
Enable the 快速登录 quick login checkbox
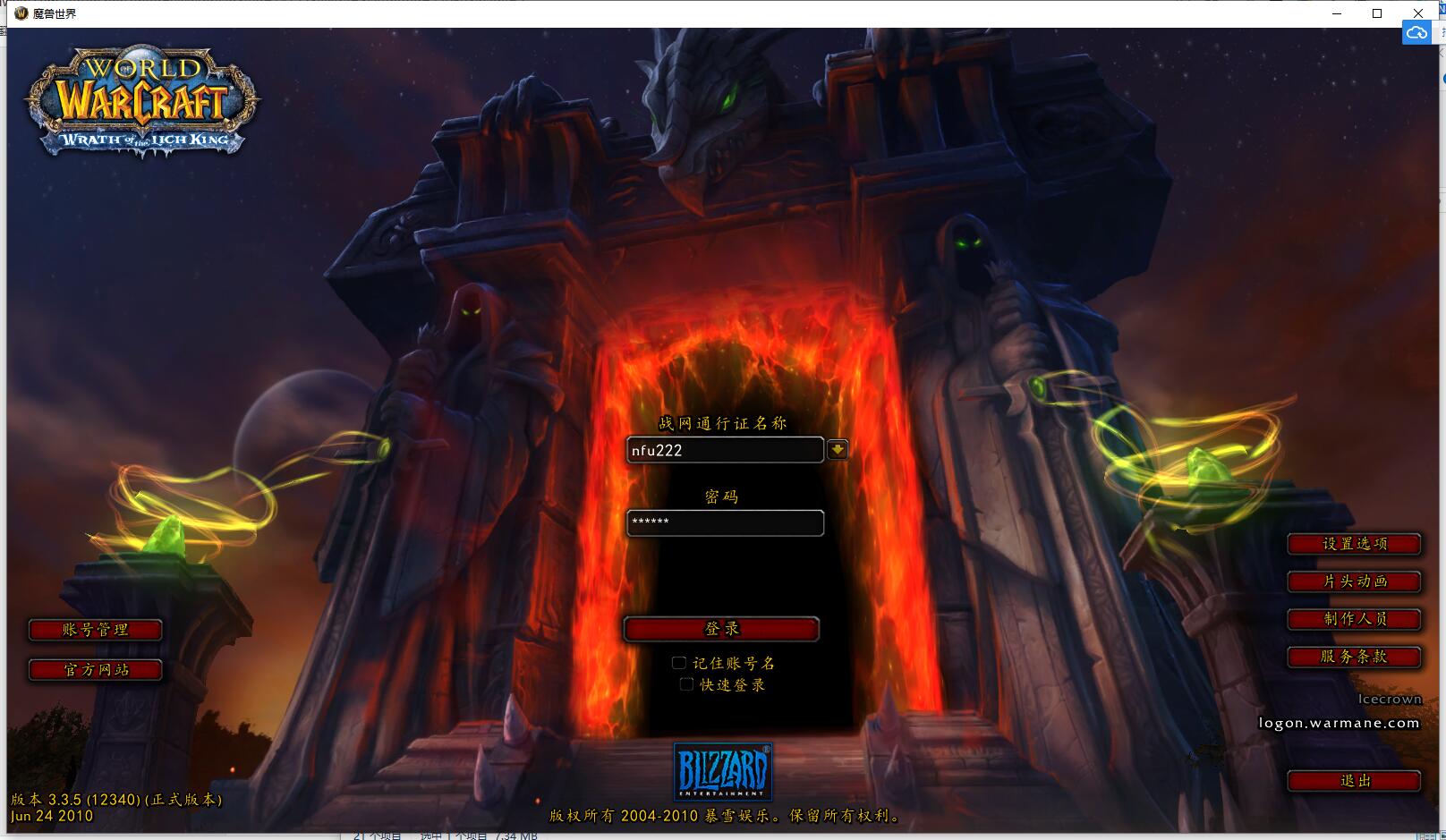click(x=686, y=684)
